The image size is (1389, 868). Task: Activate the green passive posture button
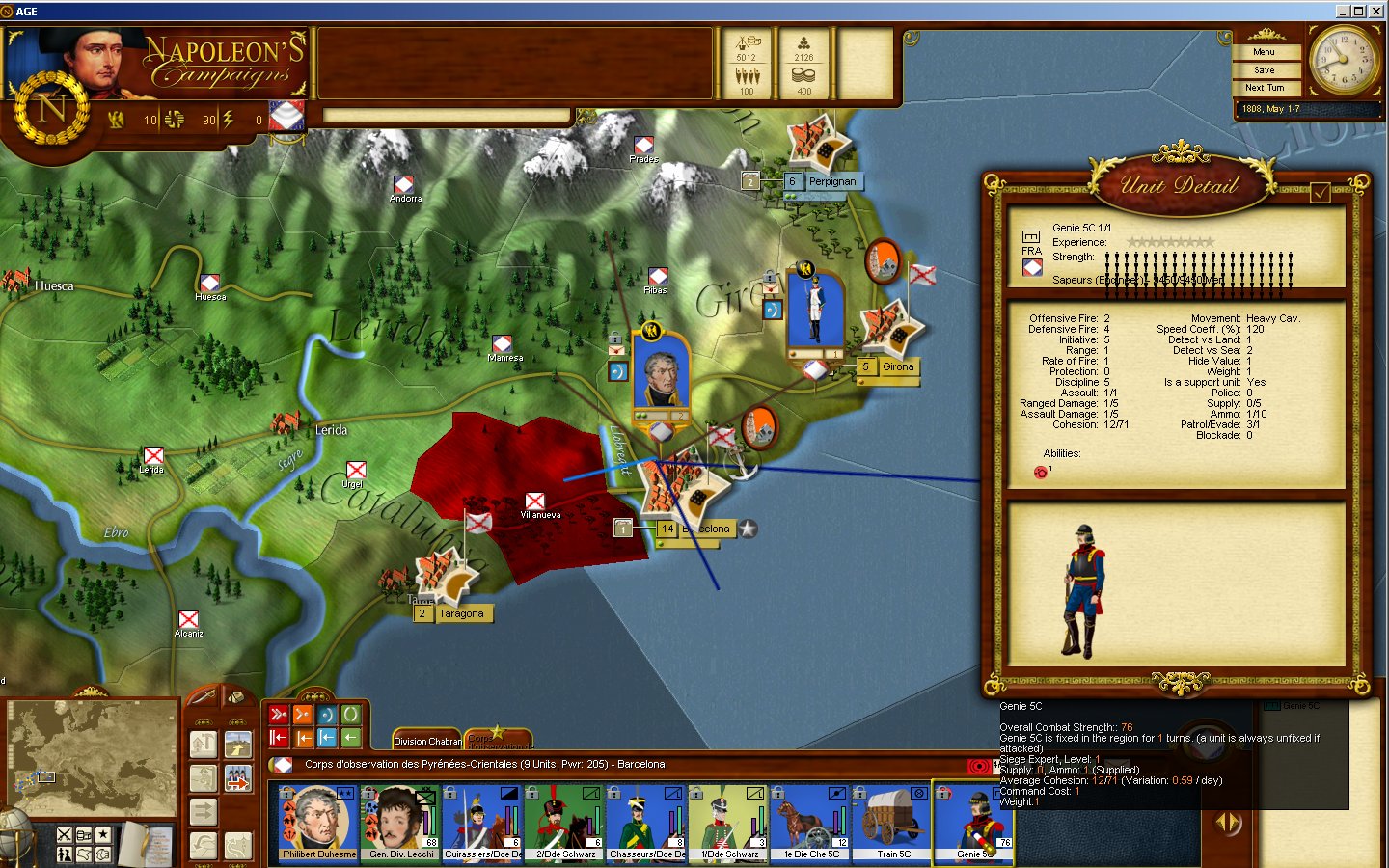tap(351, 715)
